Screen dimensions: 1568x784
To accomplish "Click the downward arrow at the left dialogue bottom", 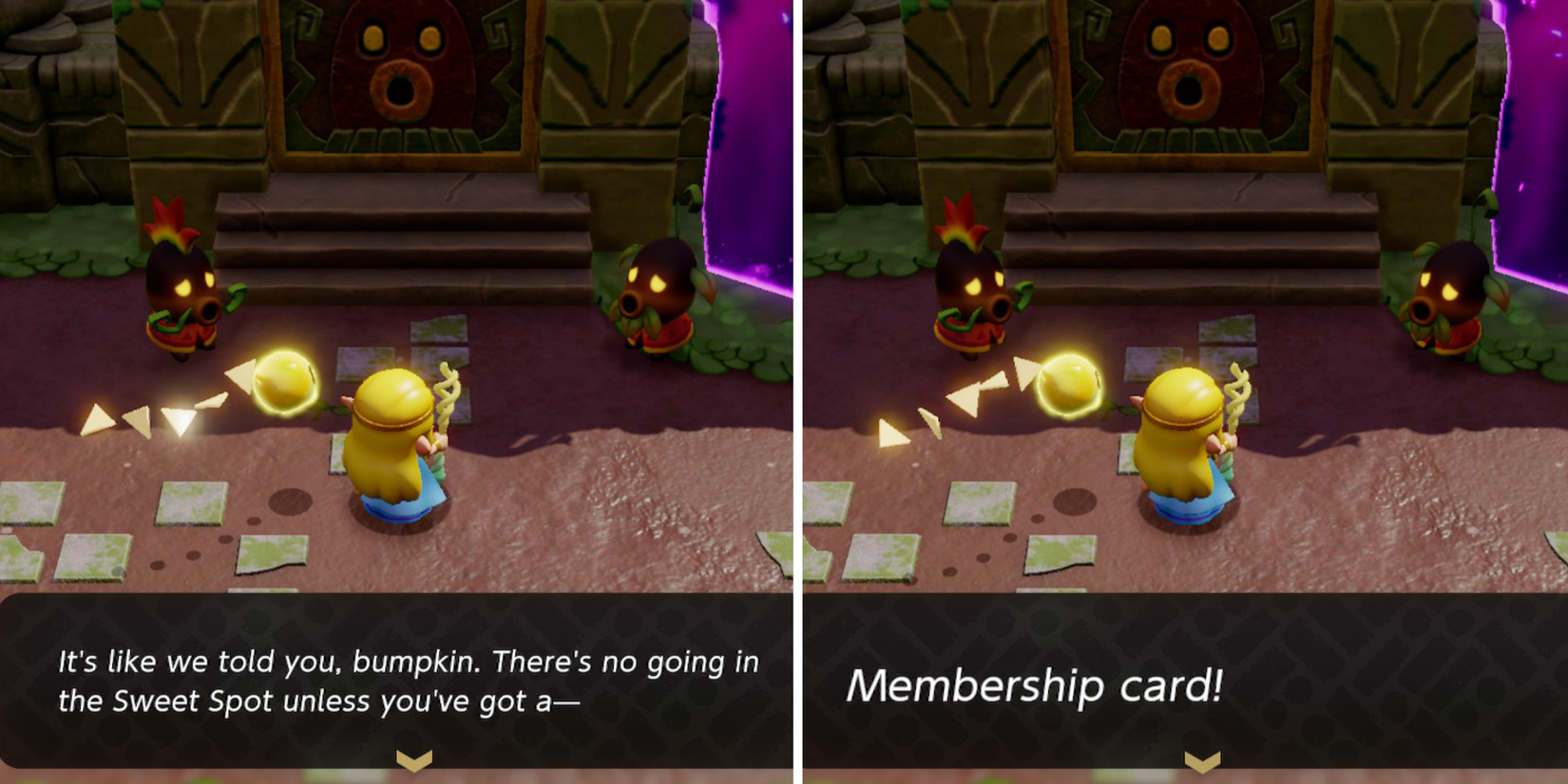I will point(412,757).
